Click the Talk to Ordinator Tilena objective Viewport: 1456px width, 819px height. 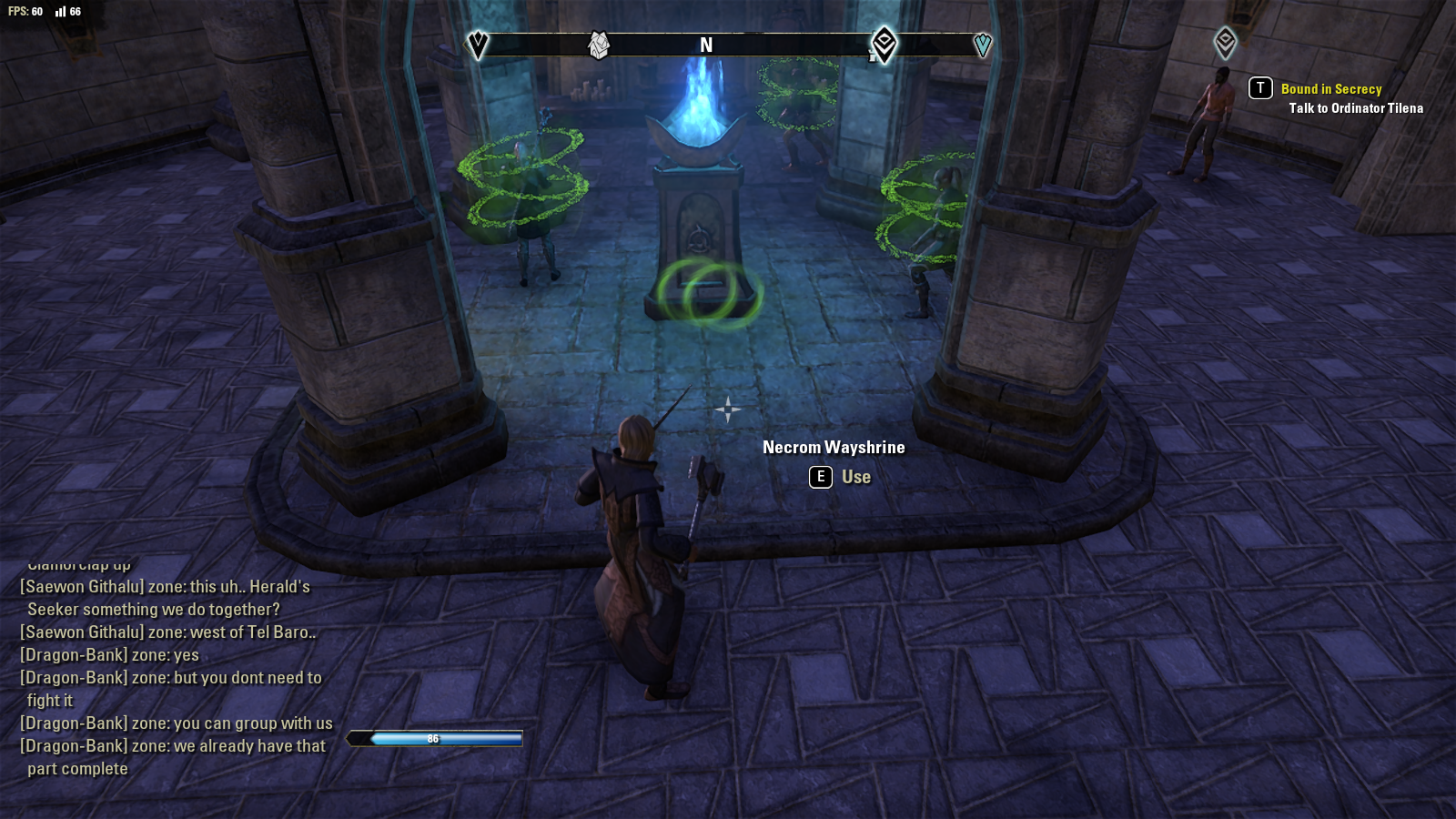[x=1357, y=107]
